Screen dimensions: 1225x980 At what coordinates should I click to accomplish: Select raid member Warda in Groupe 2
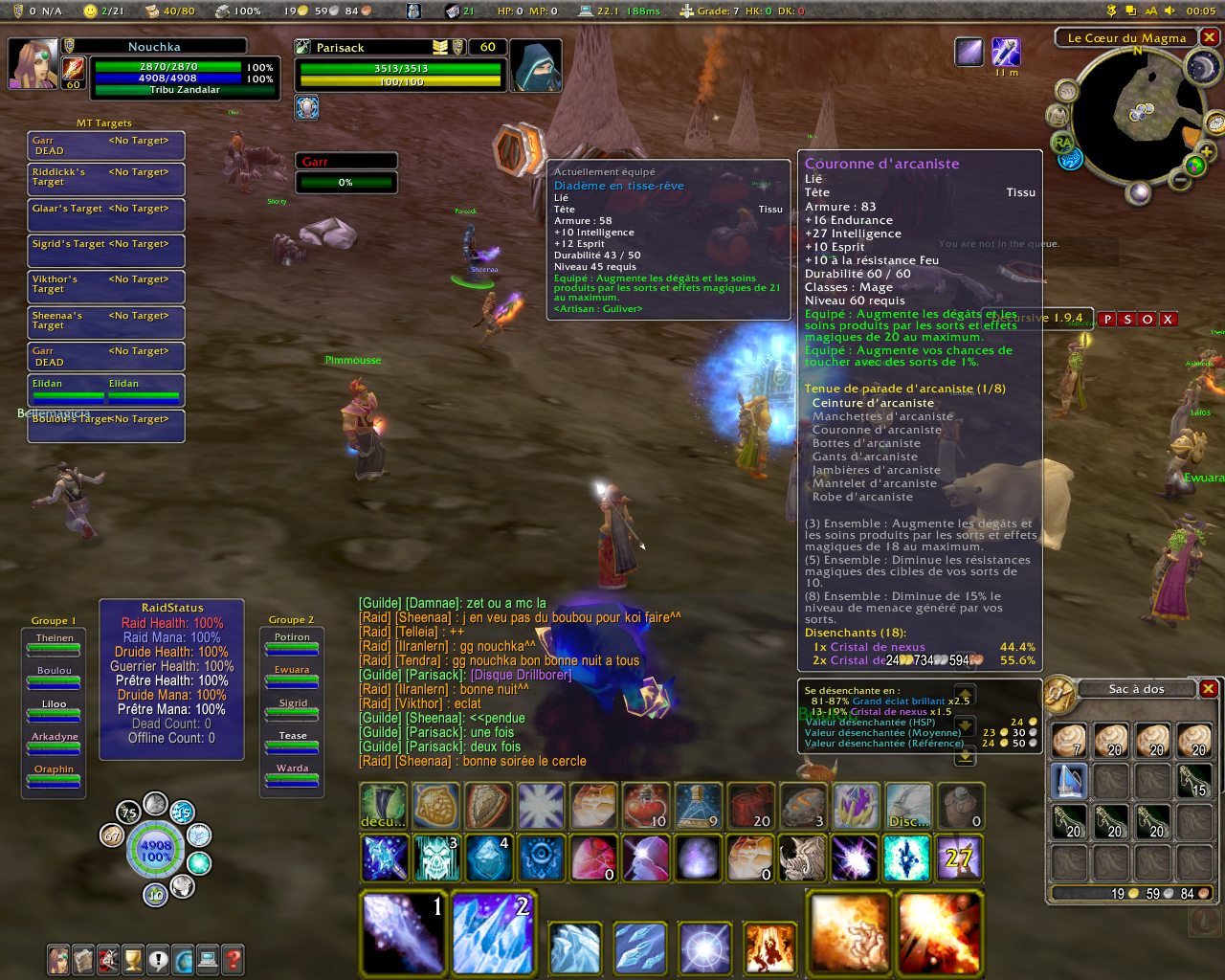[292, 774]
